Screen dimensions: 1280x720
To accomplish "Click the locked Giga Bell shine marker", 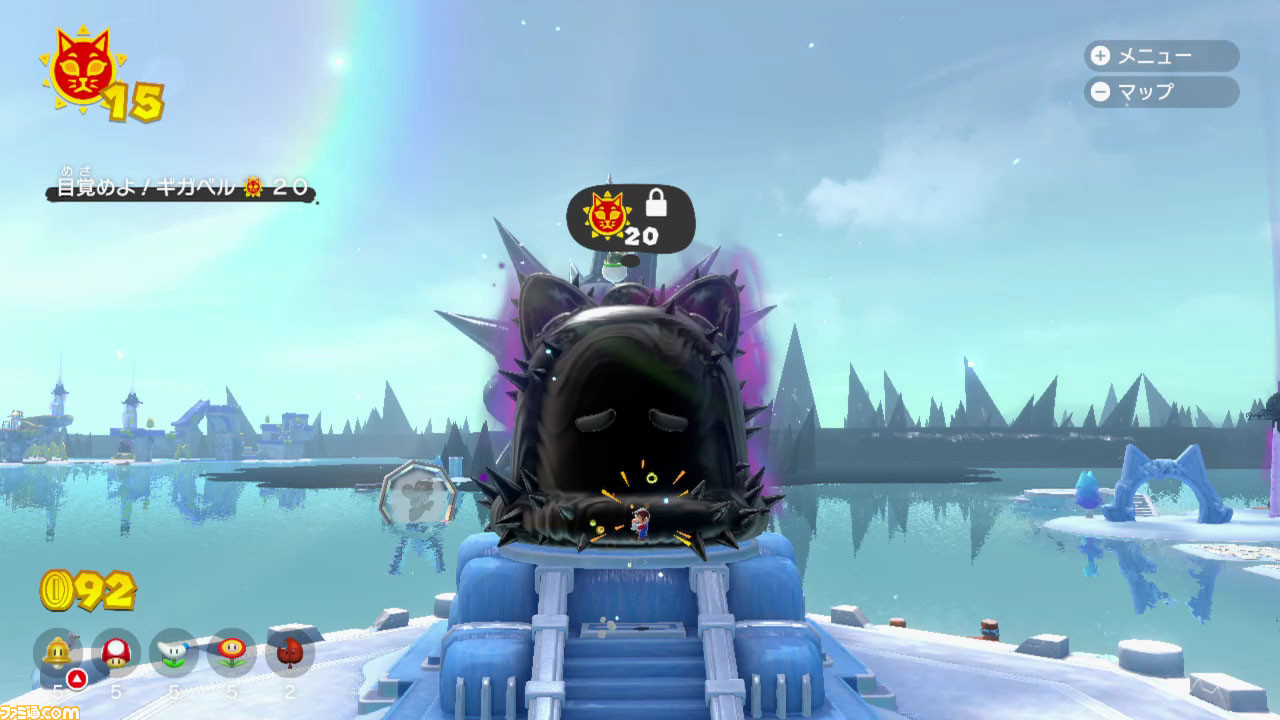I will click(630, 217).
